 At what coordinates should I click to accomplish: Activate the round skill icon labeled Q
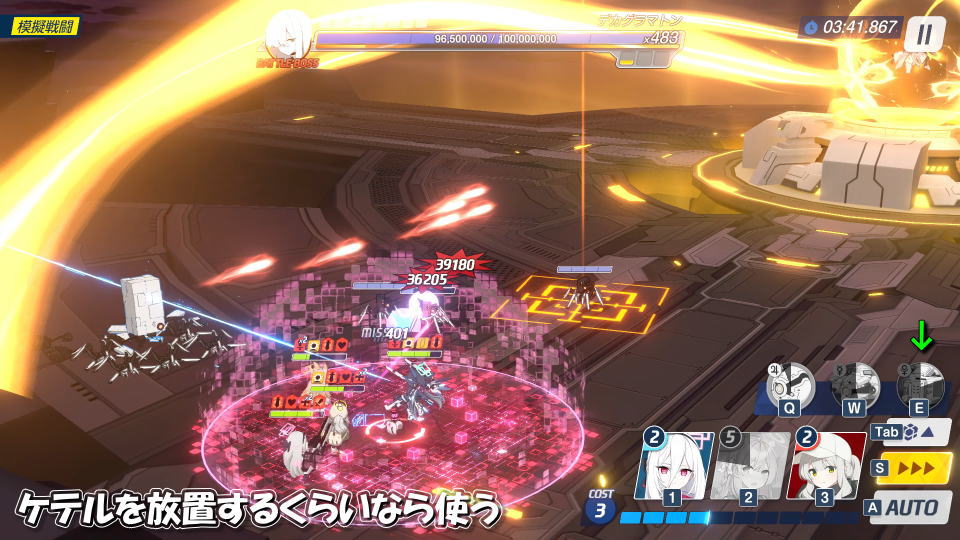pos(789,385)
